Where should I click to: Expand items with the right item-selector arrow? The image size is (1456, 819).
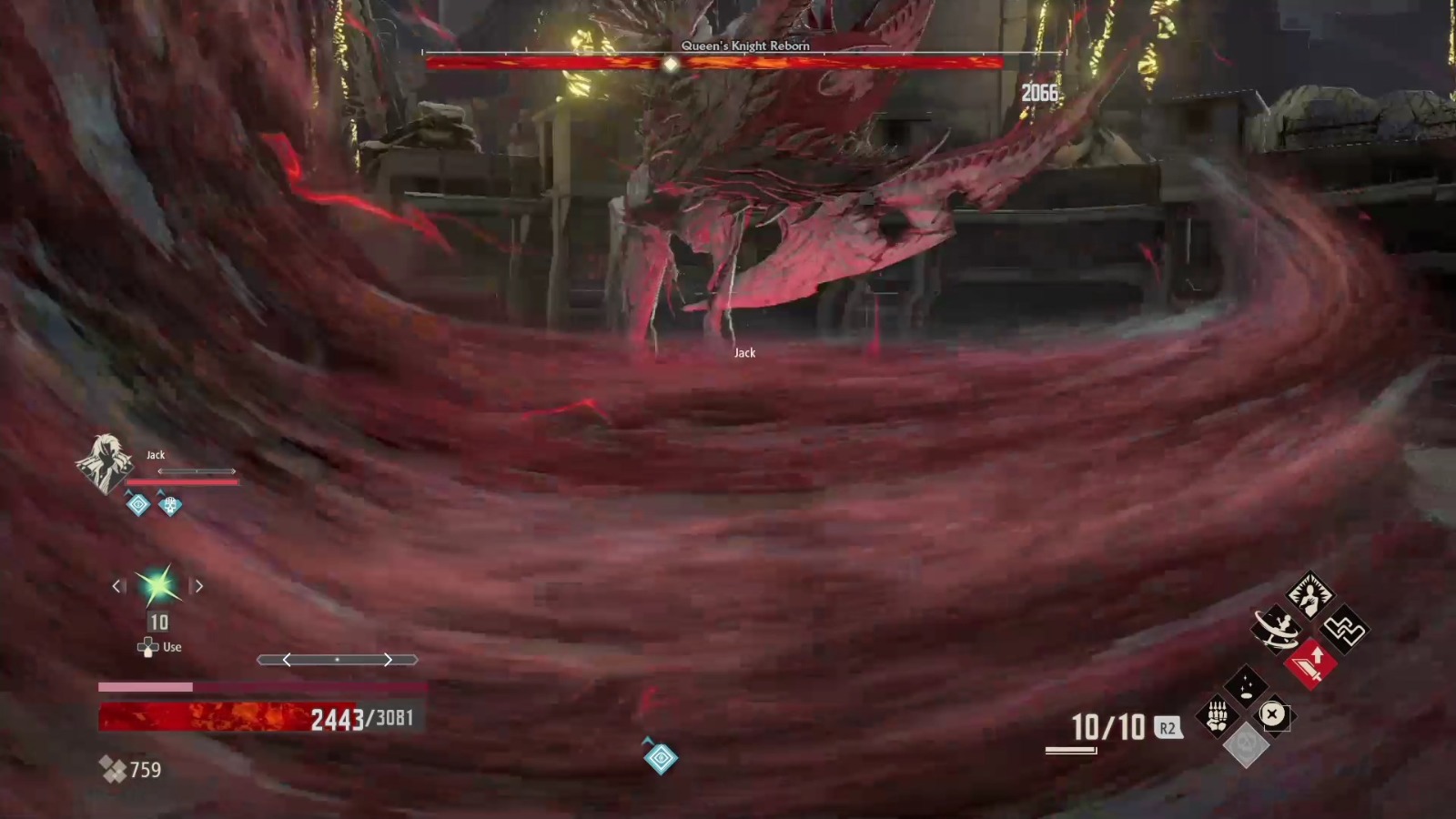pyautogui.click(x=197, y=586)
